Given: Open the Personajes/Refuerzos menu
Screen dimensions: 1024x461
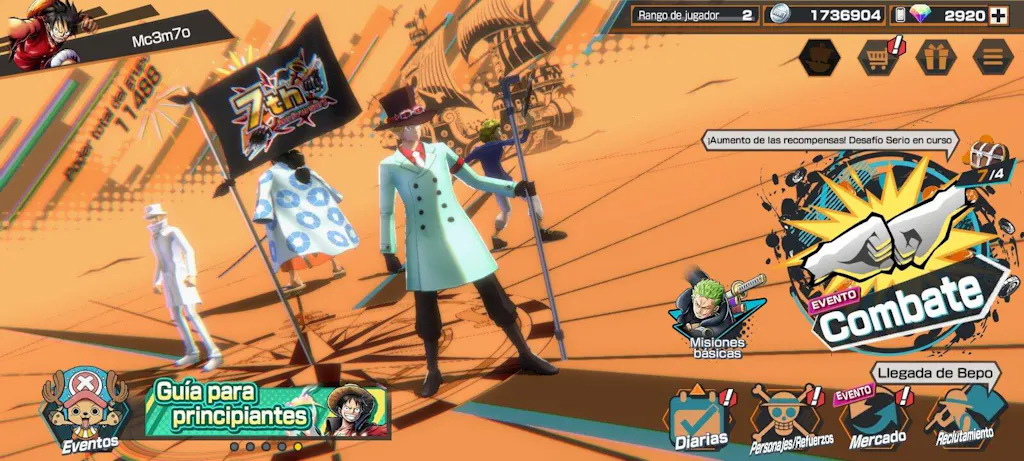Looking at the screenshot, I should (x=786, y=418).
